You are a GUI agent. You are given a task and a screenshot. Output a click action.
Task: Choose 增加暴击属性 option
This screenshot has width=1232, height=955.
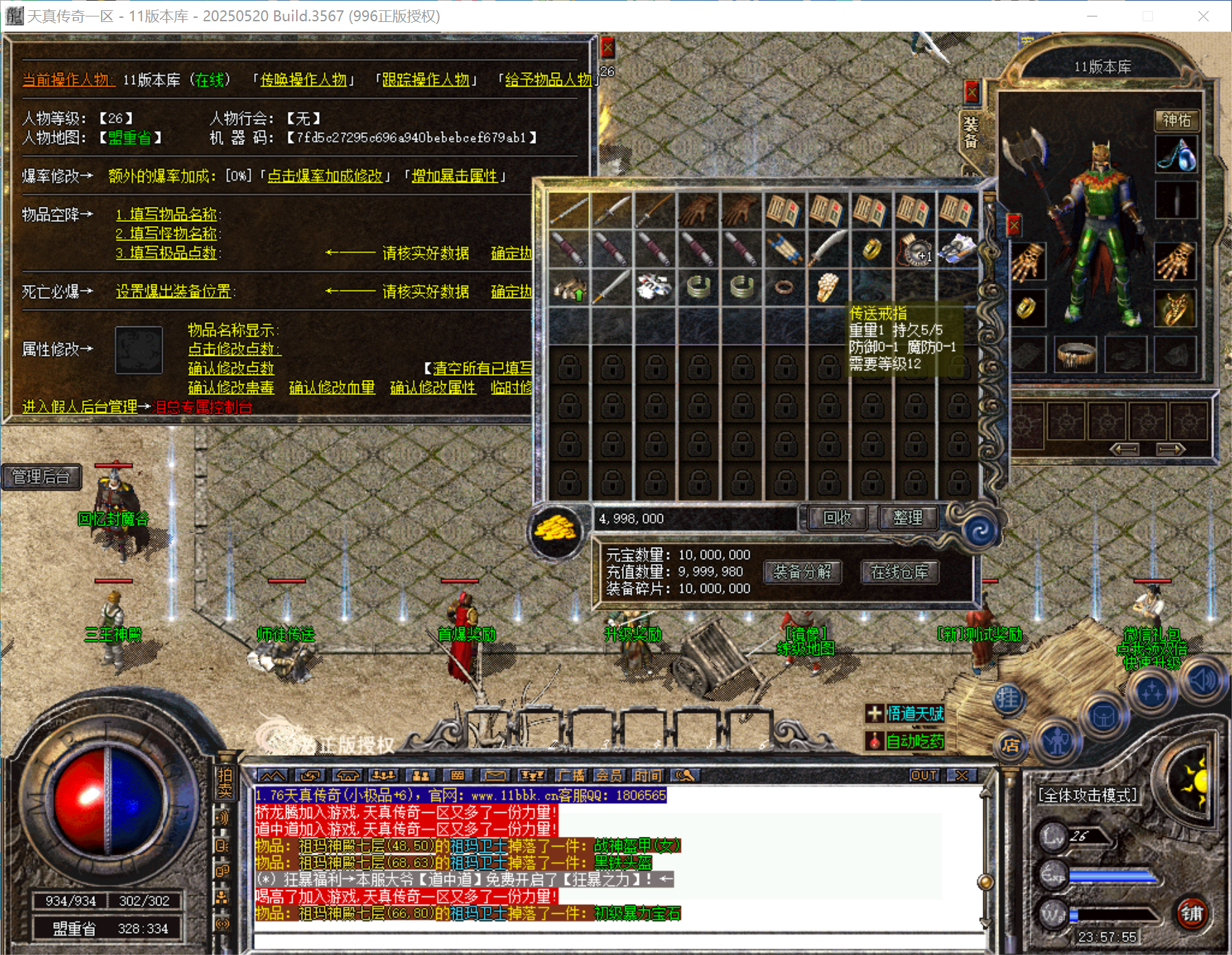click(x=454, y=177)
